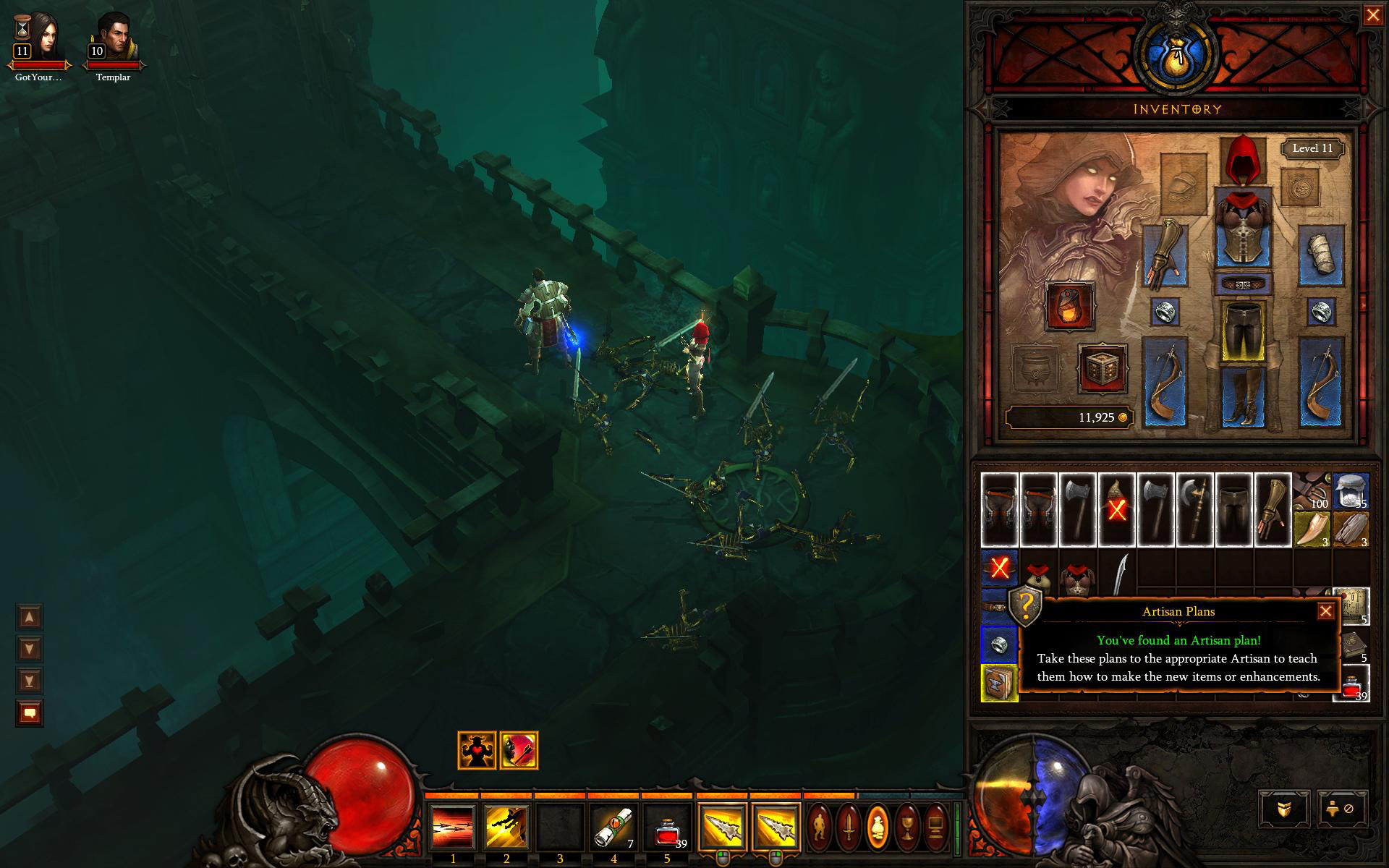This screenshot has width=1389, height=868.
Task: Select the tooth crafting material stack
Action: (x=1312, y=529)
